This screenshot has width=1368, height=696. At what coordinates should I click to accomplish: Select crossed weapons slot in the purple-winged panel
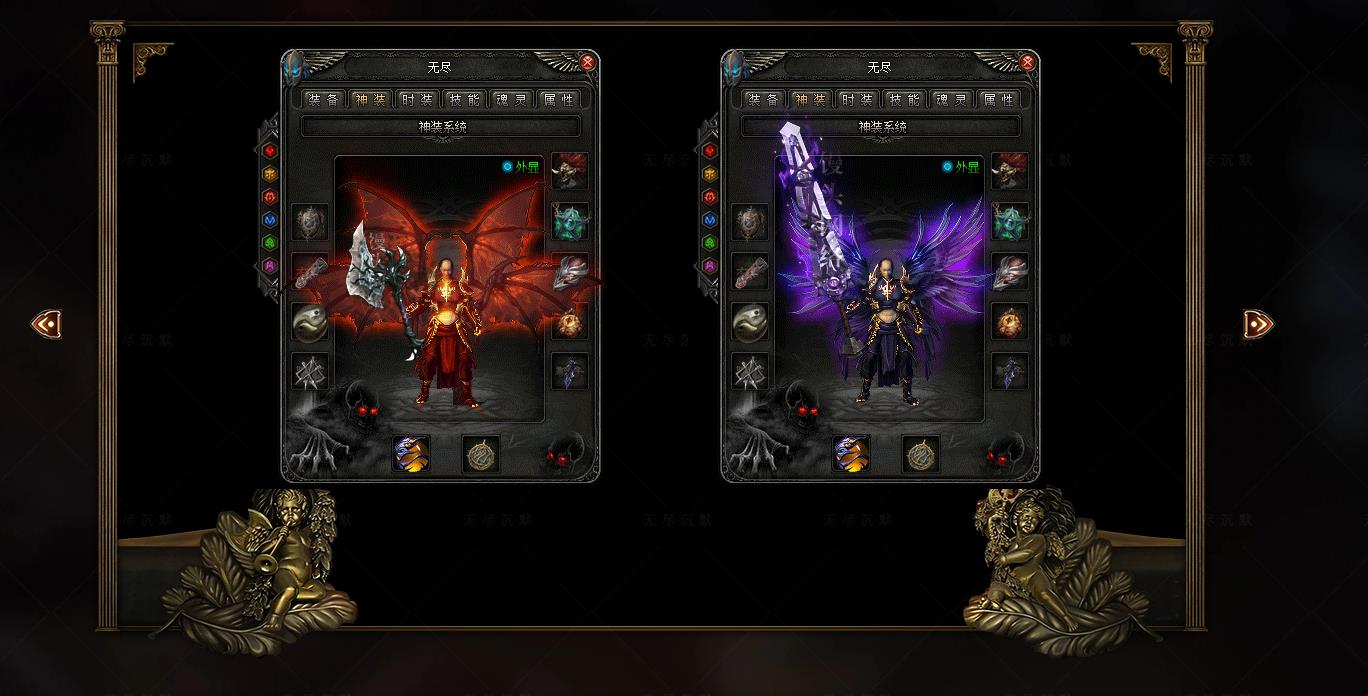(x=750, y=372)
